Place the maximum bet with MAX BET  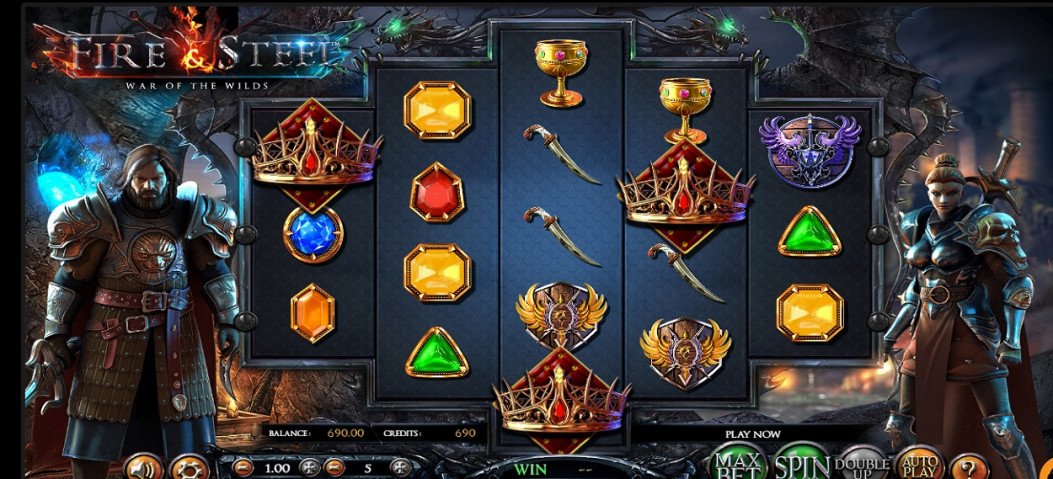(x=737, y=464)
